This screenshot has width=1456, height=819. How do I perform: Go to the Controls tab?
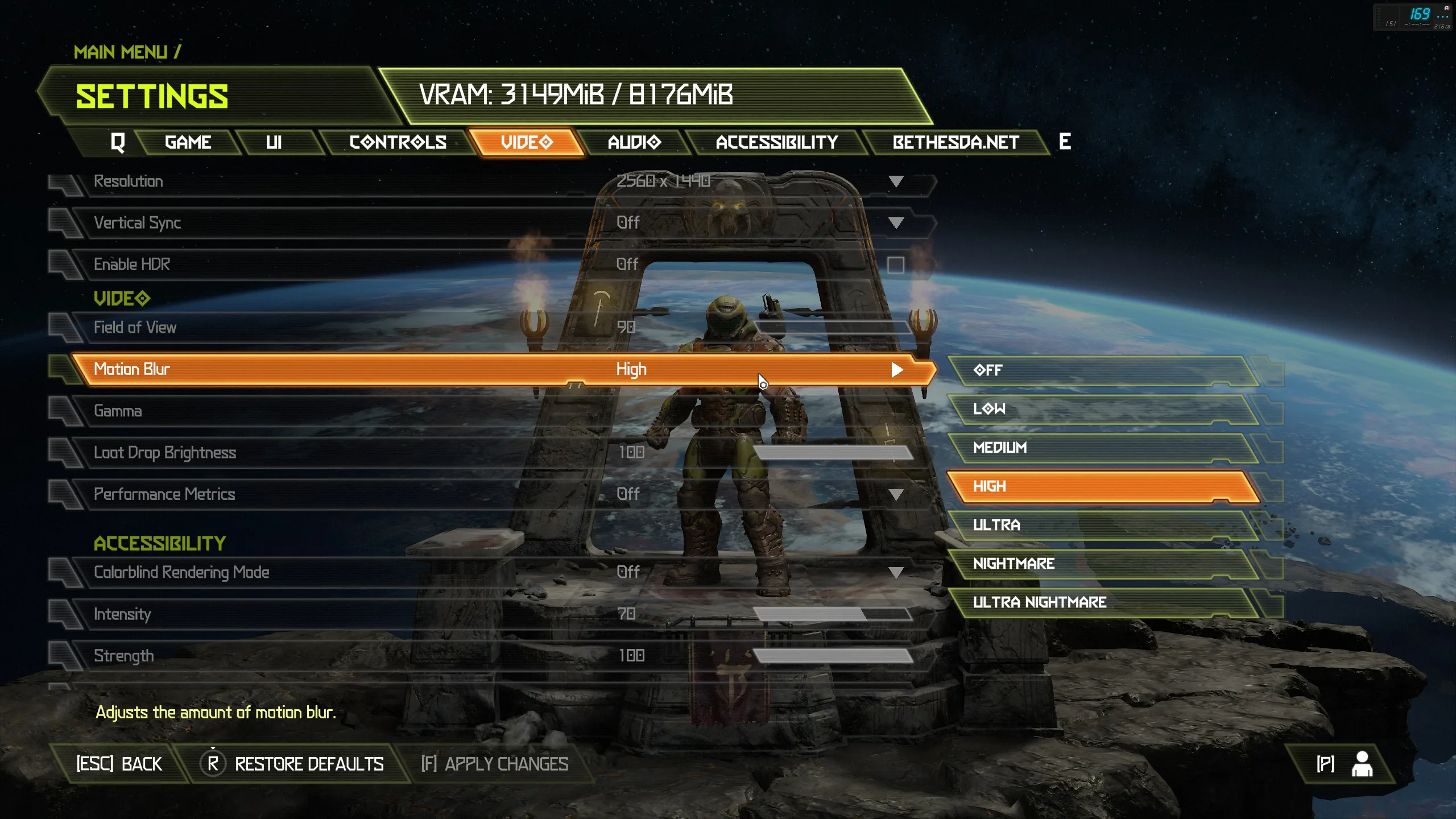click(x=398, y=142)
